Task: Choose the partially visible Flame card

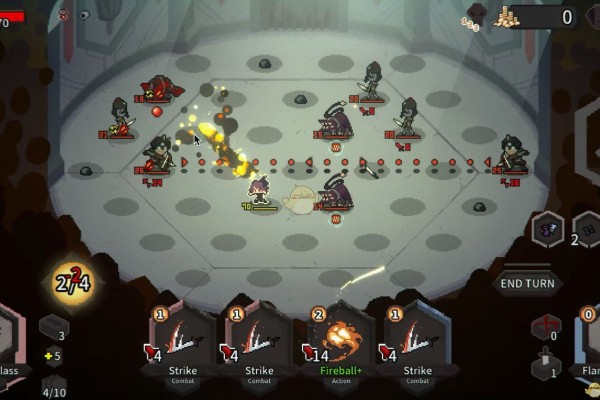Action: (588, 345)
